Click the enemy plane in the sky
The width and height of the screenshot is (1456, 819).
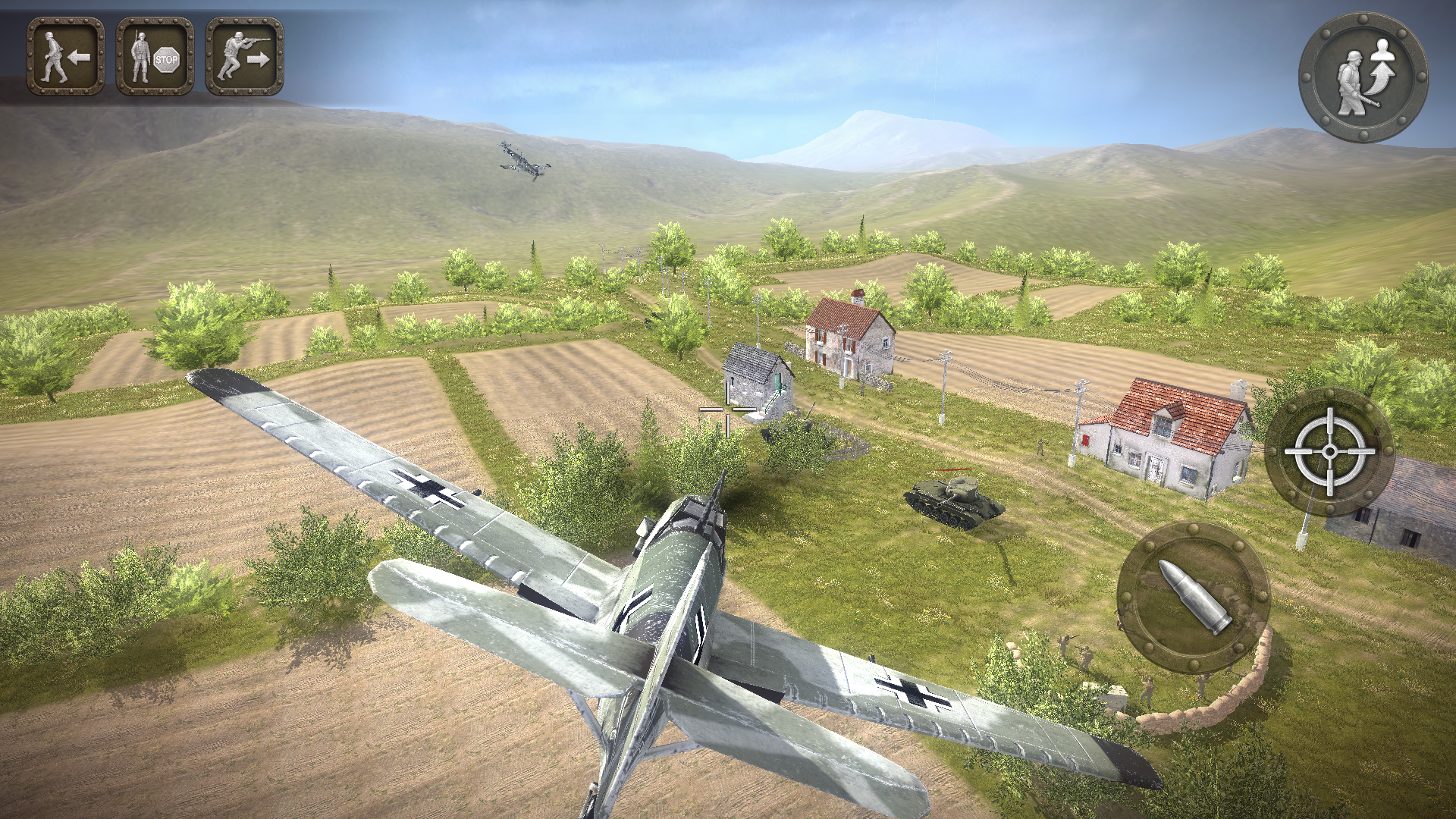tap(523, 163)
